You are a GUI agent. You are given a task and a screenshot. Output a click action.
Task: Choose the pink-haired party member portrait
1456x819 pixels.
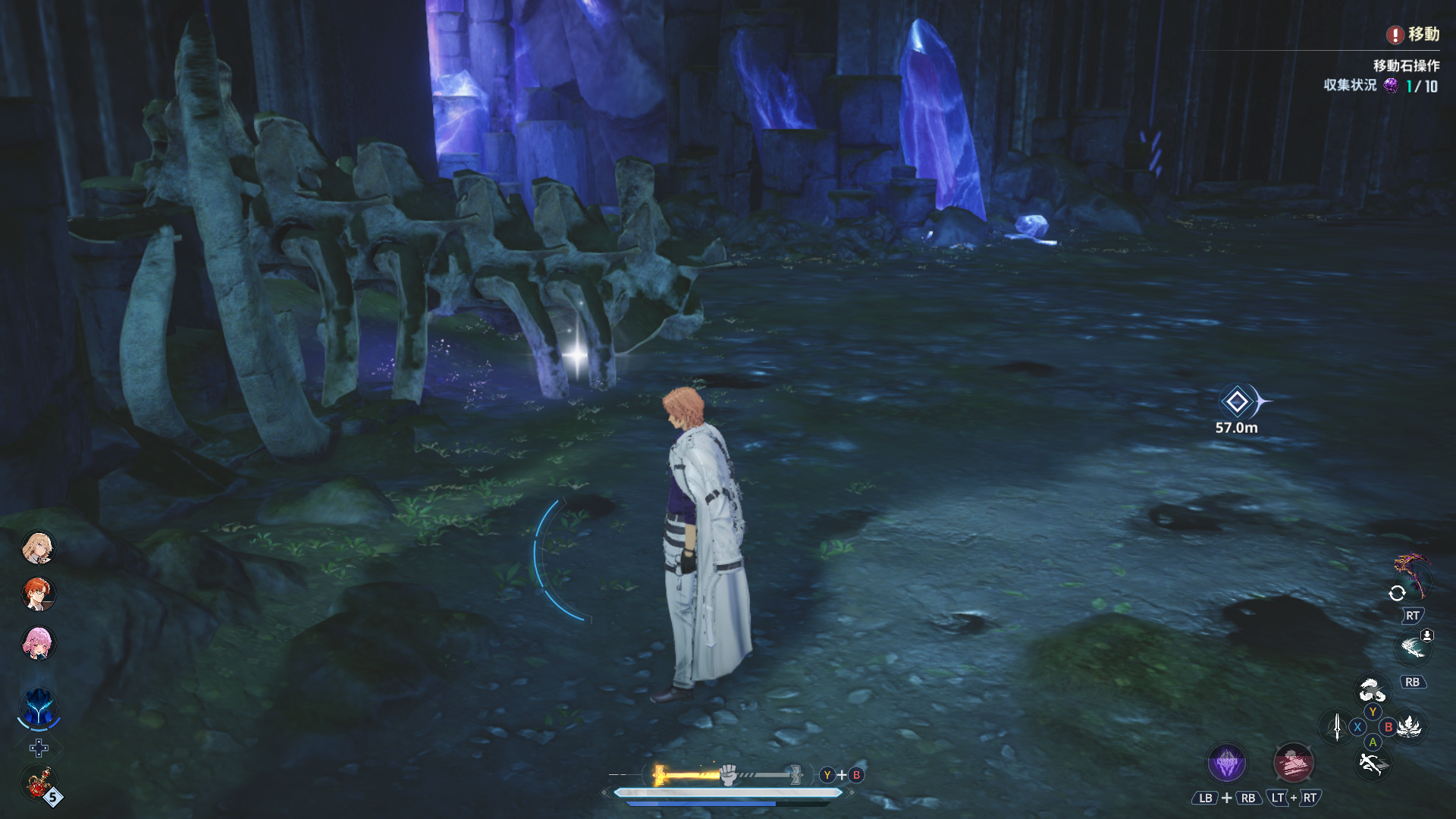click(38, 643)
